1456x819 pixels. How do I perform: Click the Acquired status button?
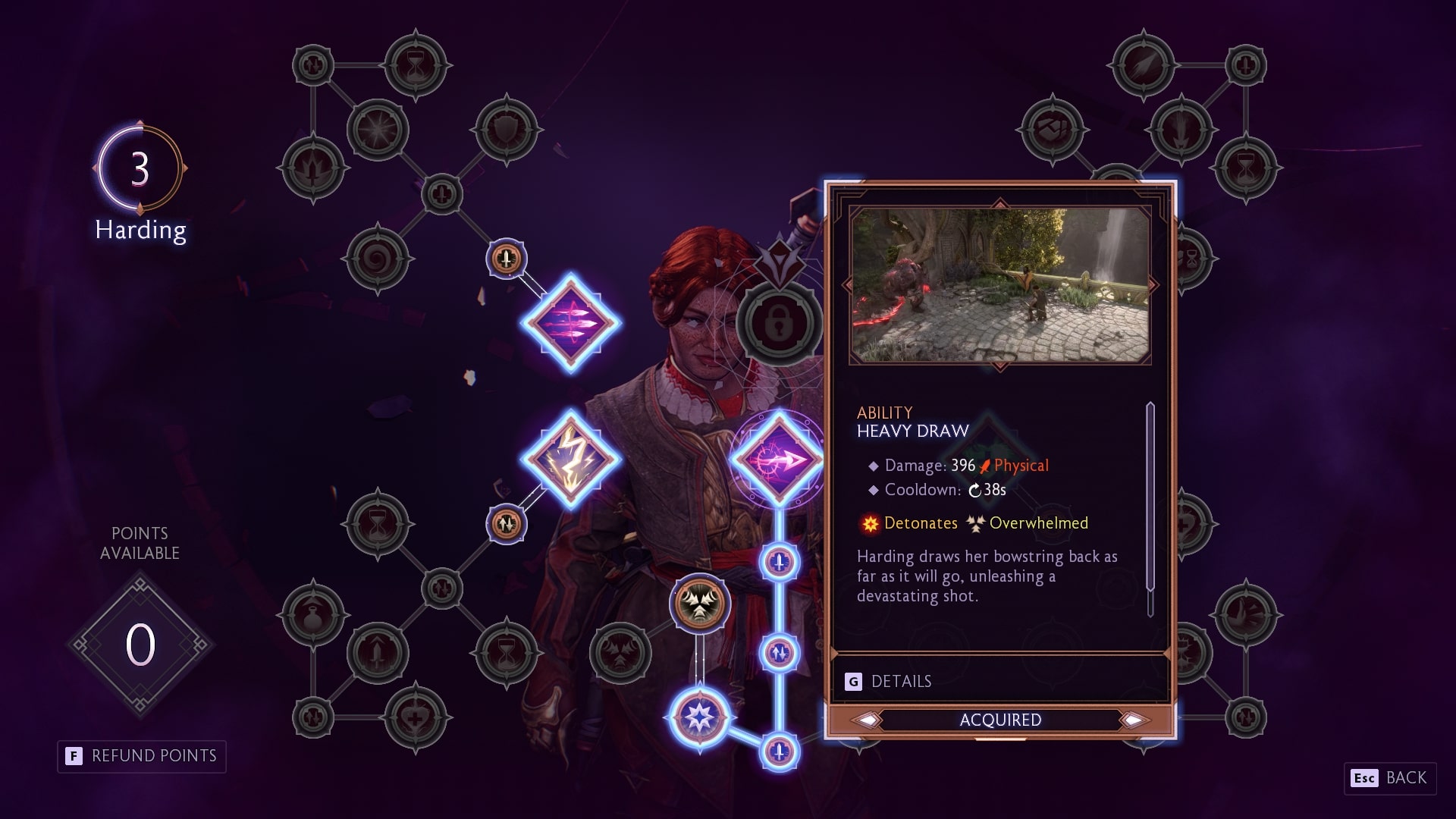click(x=1000, y=720)
